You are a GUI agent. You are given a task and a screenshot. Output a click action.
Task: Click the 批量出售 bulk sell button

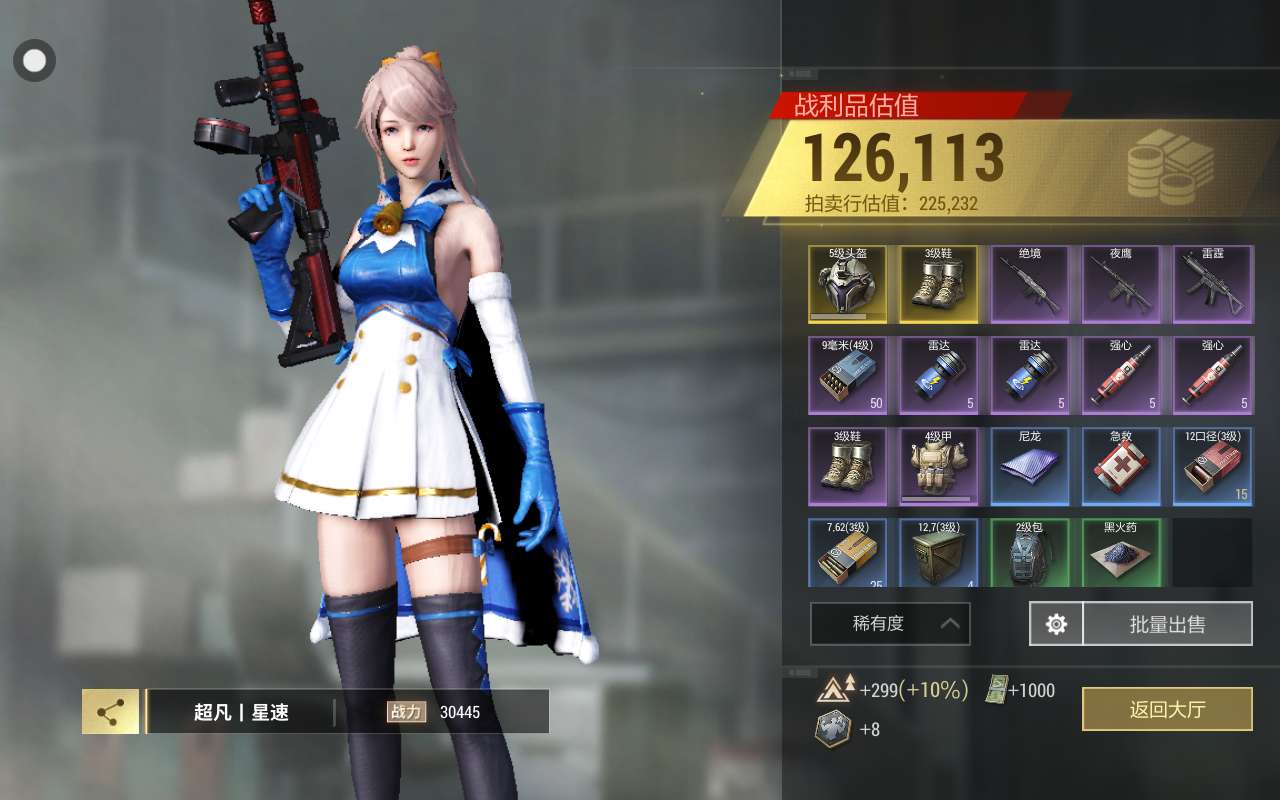1167,624
